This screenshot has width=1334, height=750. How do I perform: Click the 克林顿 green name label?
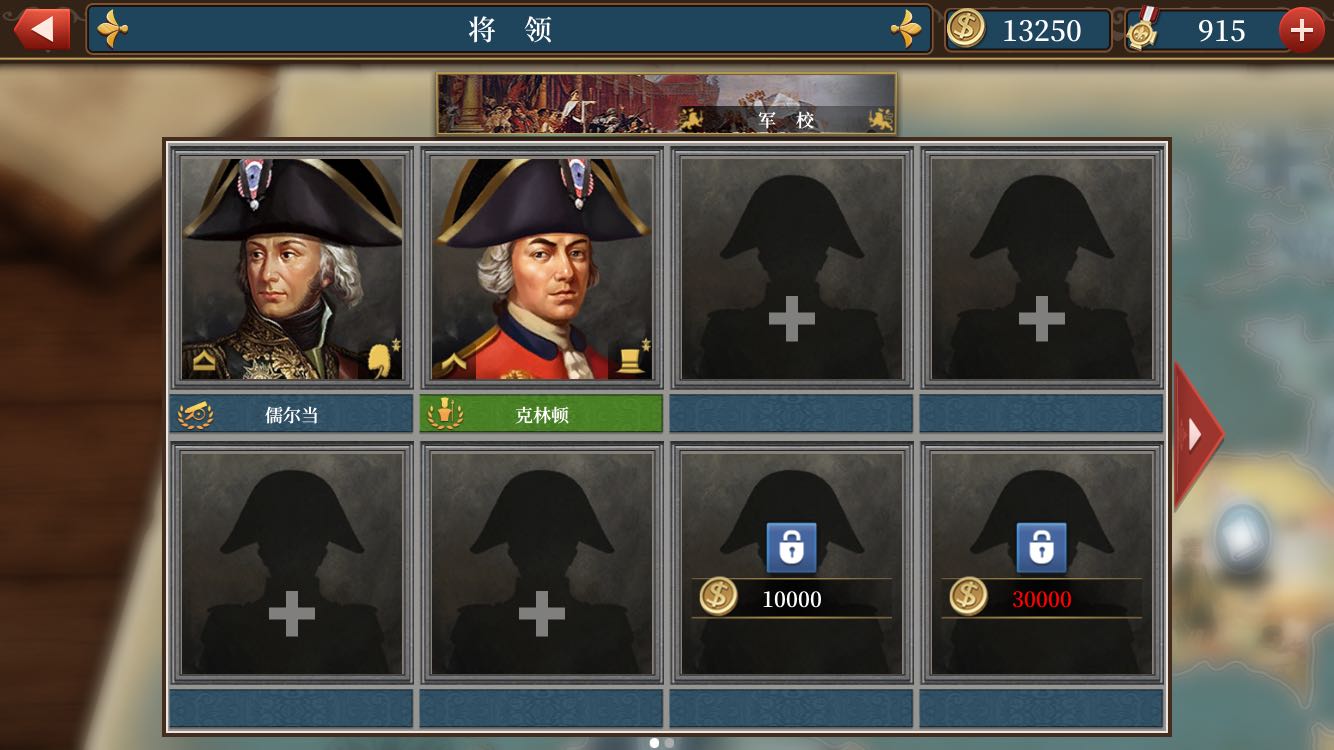(x=541, y=414)
